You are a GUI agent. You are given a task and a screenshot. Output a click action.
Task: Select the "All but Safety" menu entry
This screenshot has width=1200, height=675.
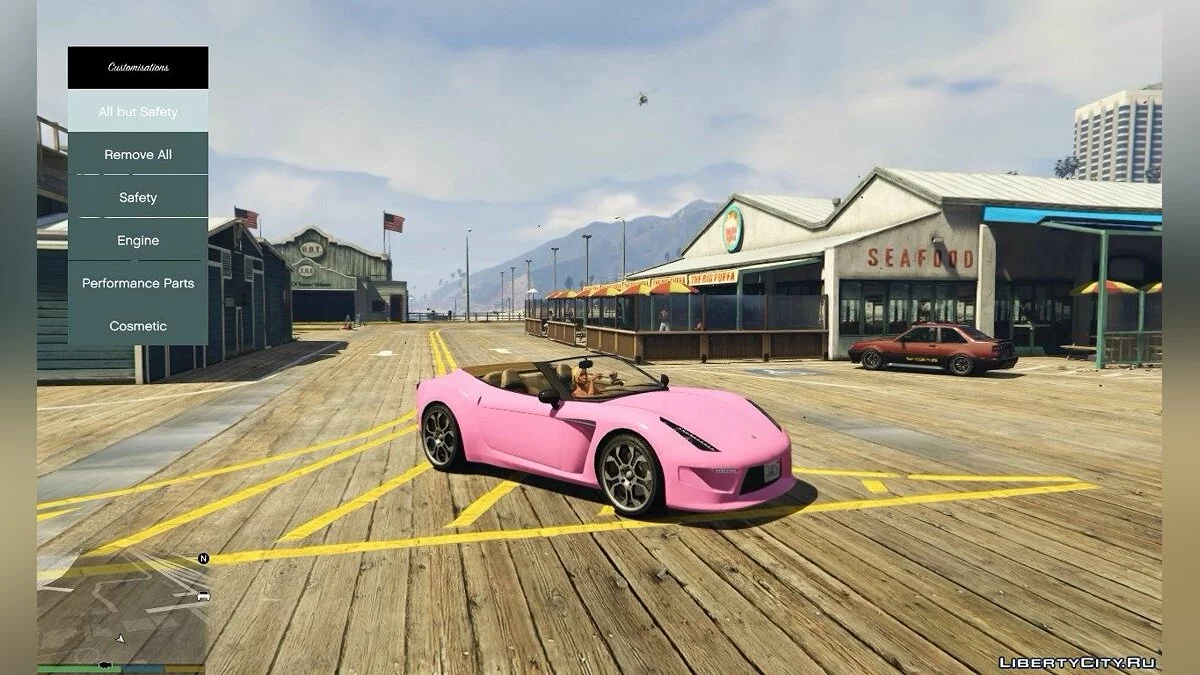(x=138, y=112)
